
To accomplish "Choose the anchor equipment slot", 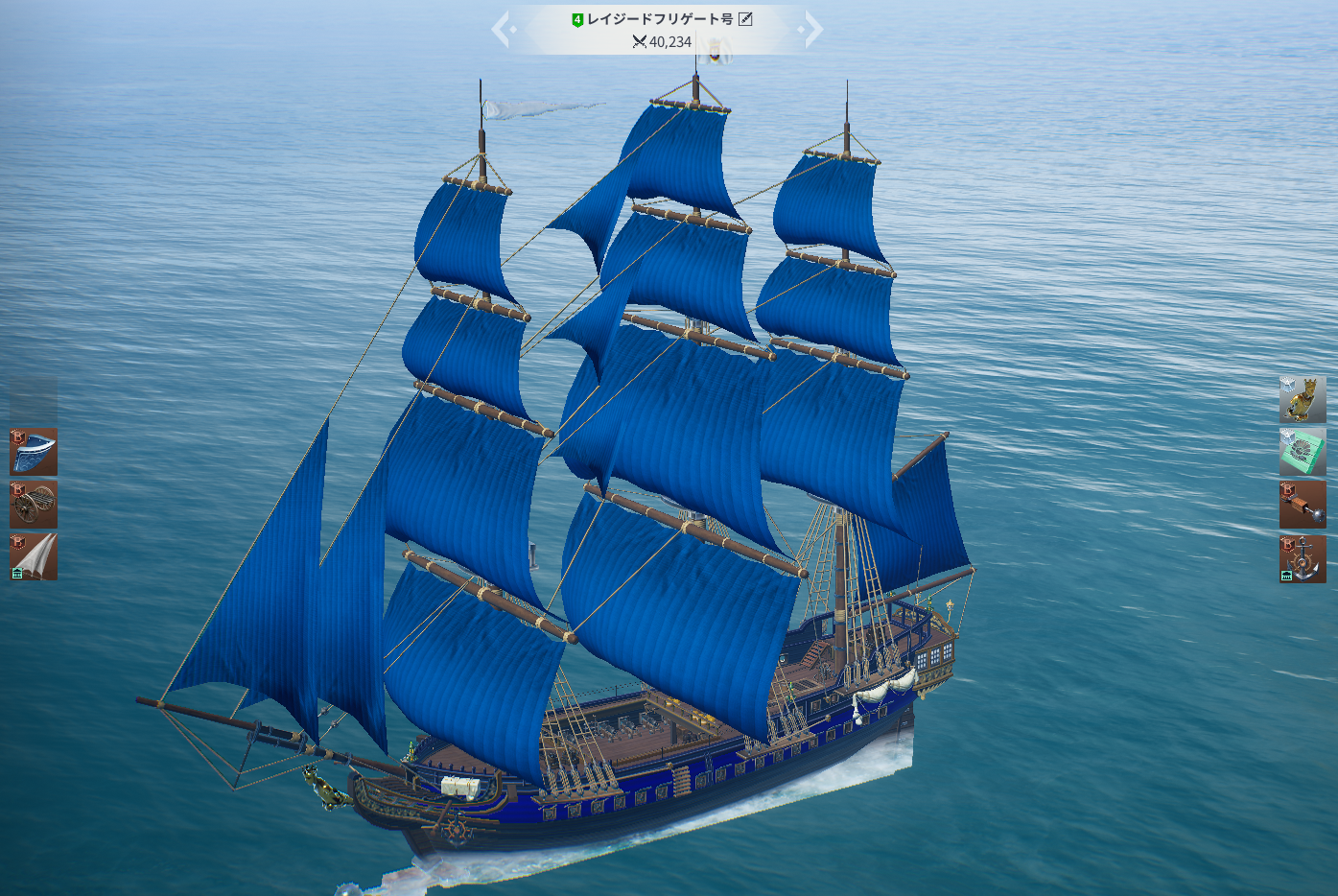I will click(1303, 558).
